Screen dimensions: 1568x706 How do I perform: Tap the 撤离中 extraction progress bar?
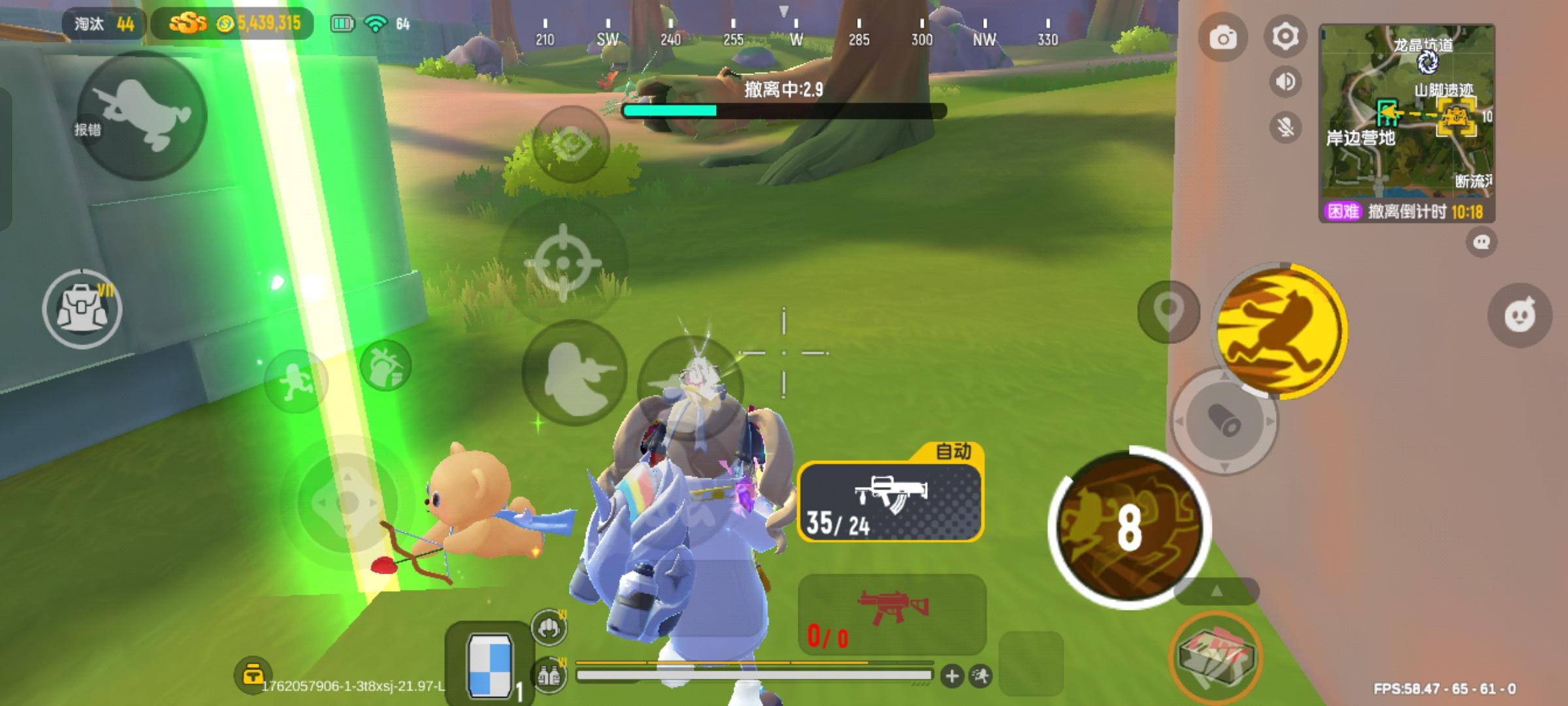click(784, 110)
